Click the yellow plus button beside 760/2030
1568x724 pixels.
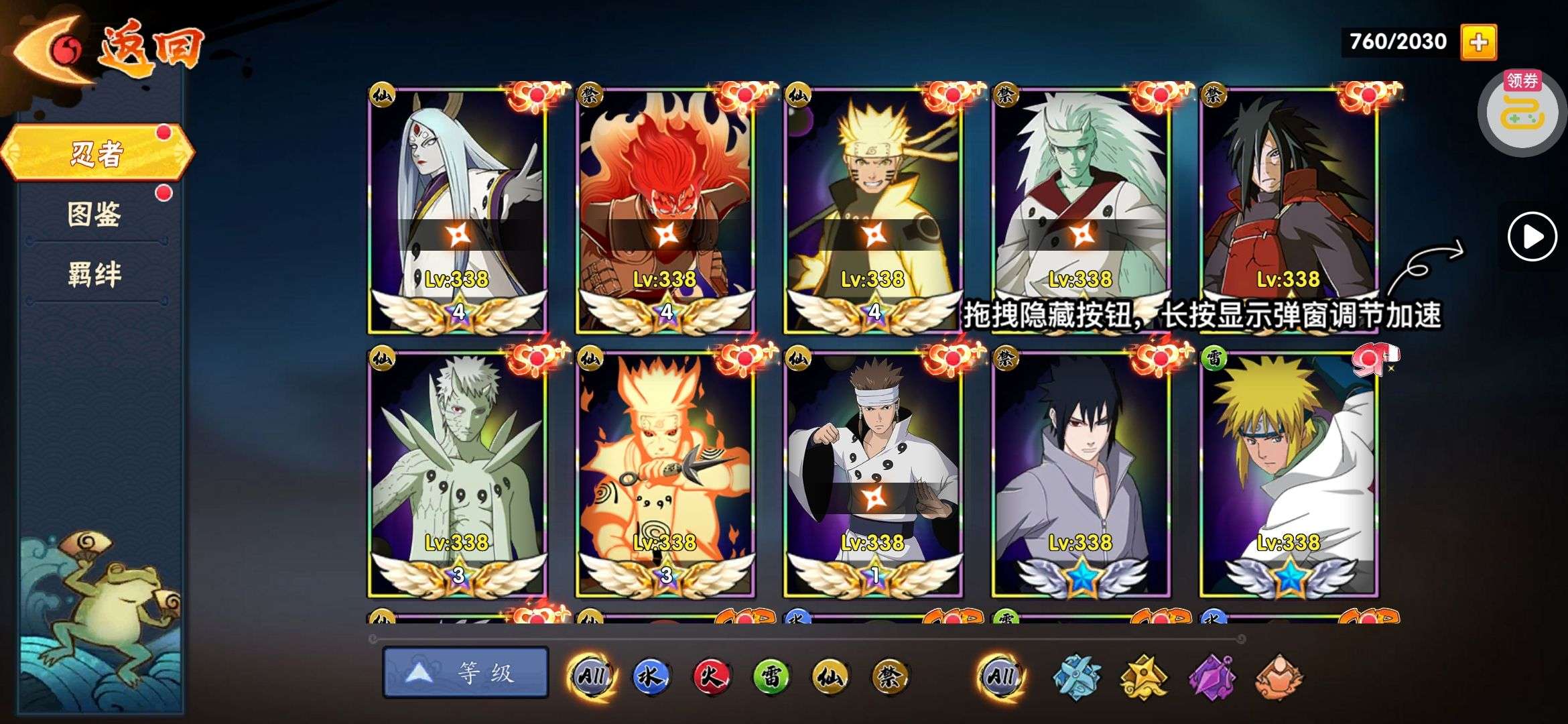(1478, 42)
